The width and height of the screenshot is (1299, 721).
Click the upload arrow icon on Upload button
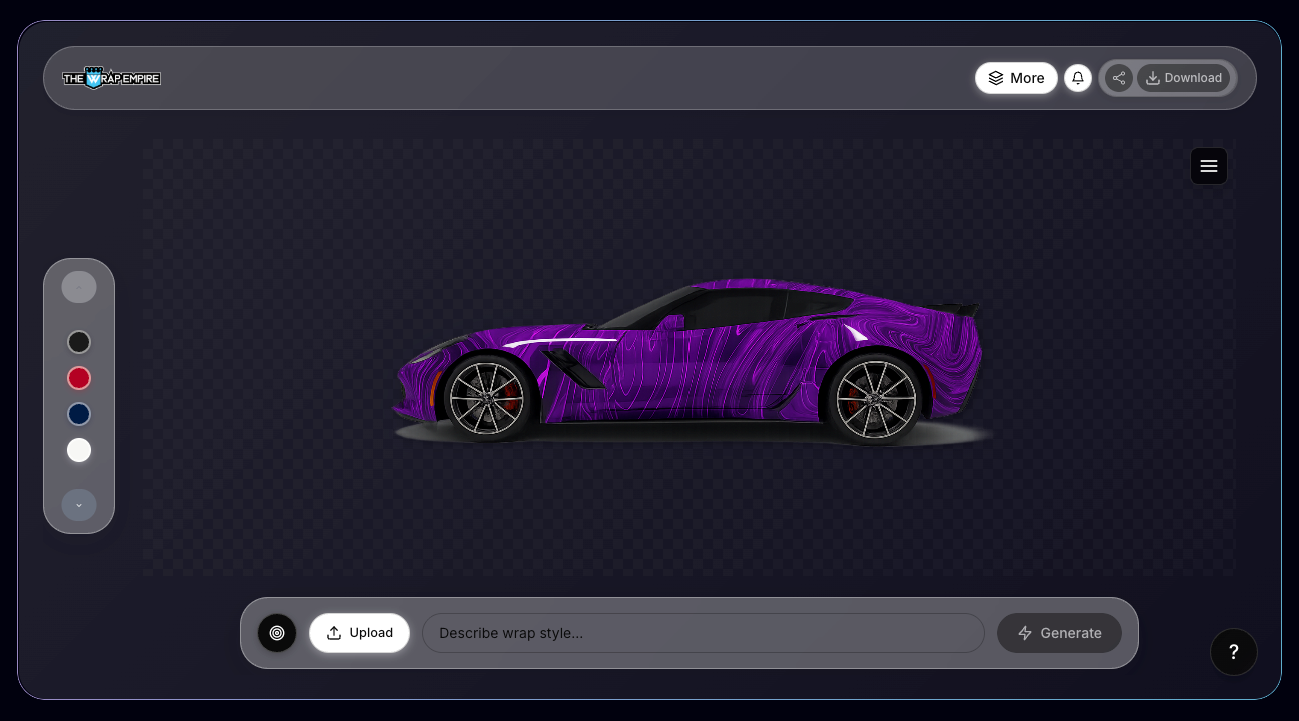pyautogui.click(x=334, y=632)
